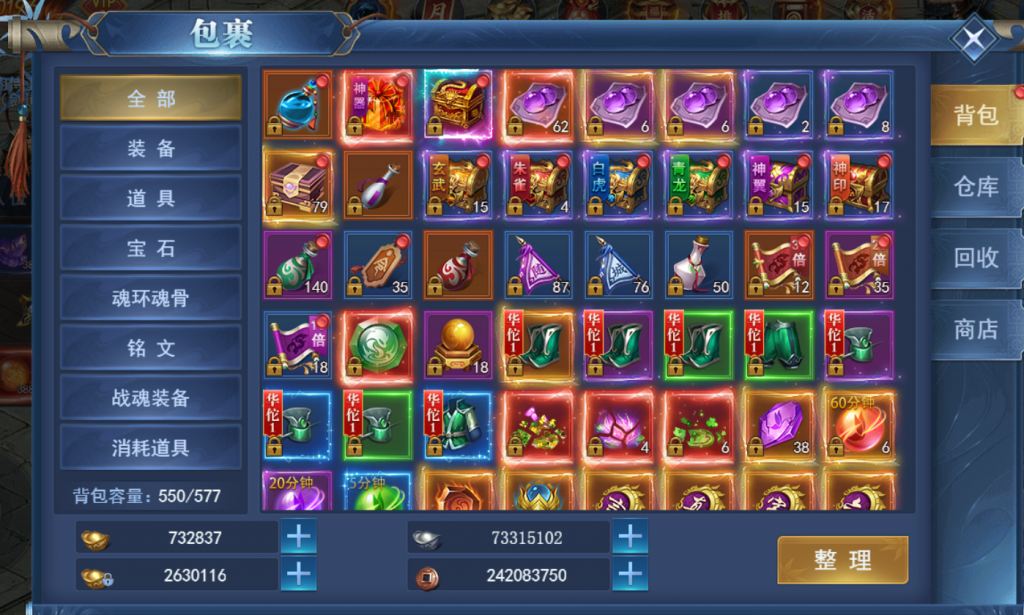
Task: Switch to the 装备 category
Action: [151, 148]
